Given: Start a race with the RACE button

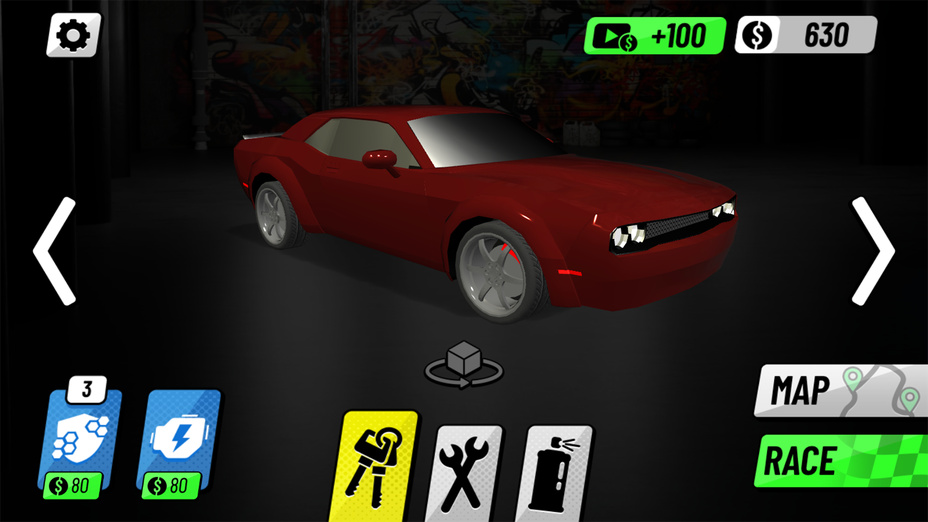Looking at the screenshot, I should tap(840, 461).
